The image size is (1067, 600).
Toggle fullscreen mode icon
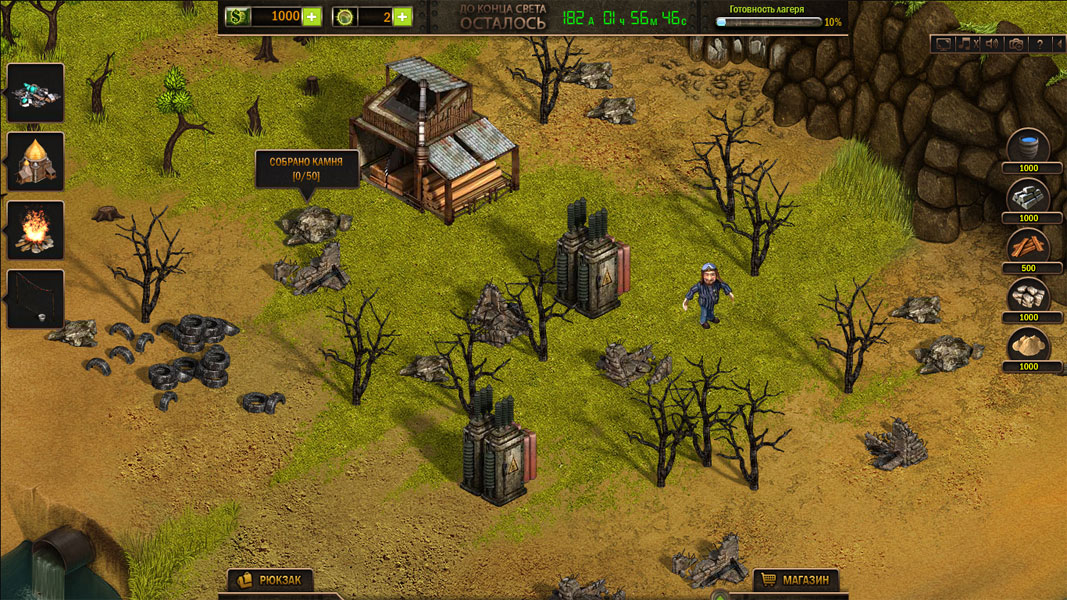pyautogui.click(x=943, y=44)
